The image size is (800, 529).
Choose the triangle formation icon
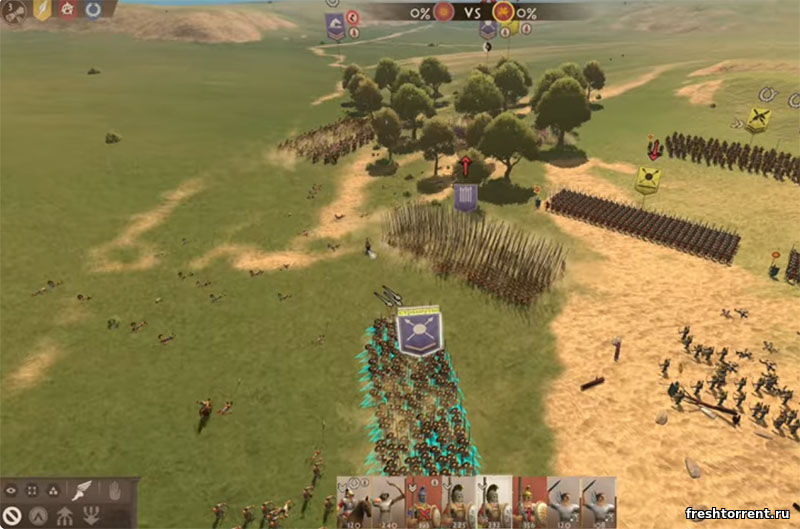(53, 491)
